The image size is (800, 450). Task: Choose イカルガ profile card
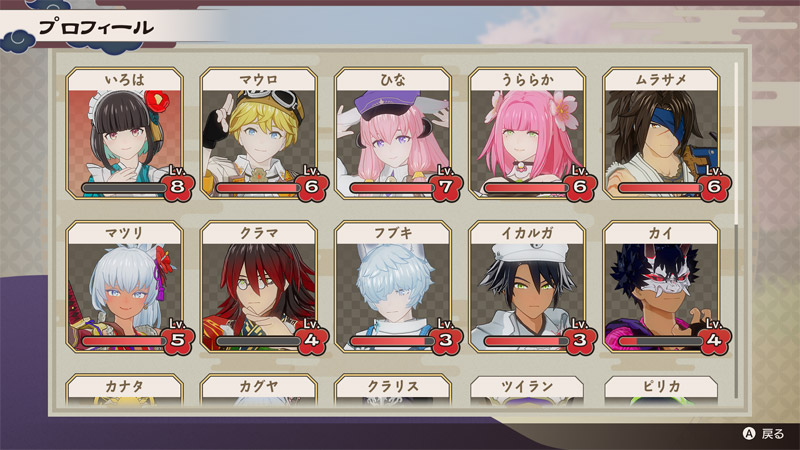pyautogui.click(x=527, y=287)
